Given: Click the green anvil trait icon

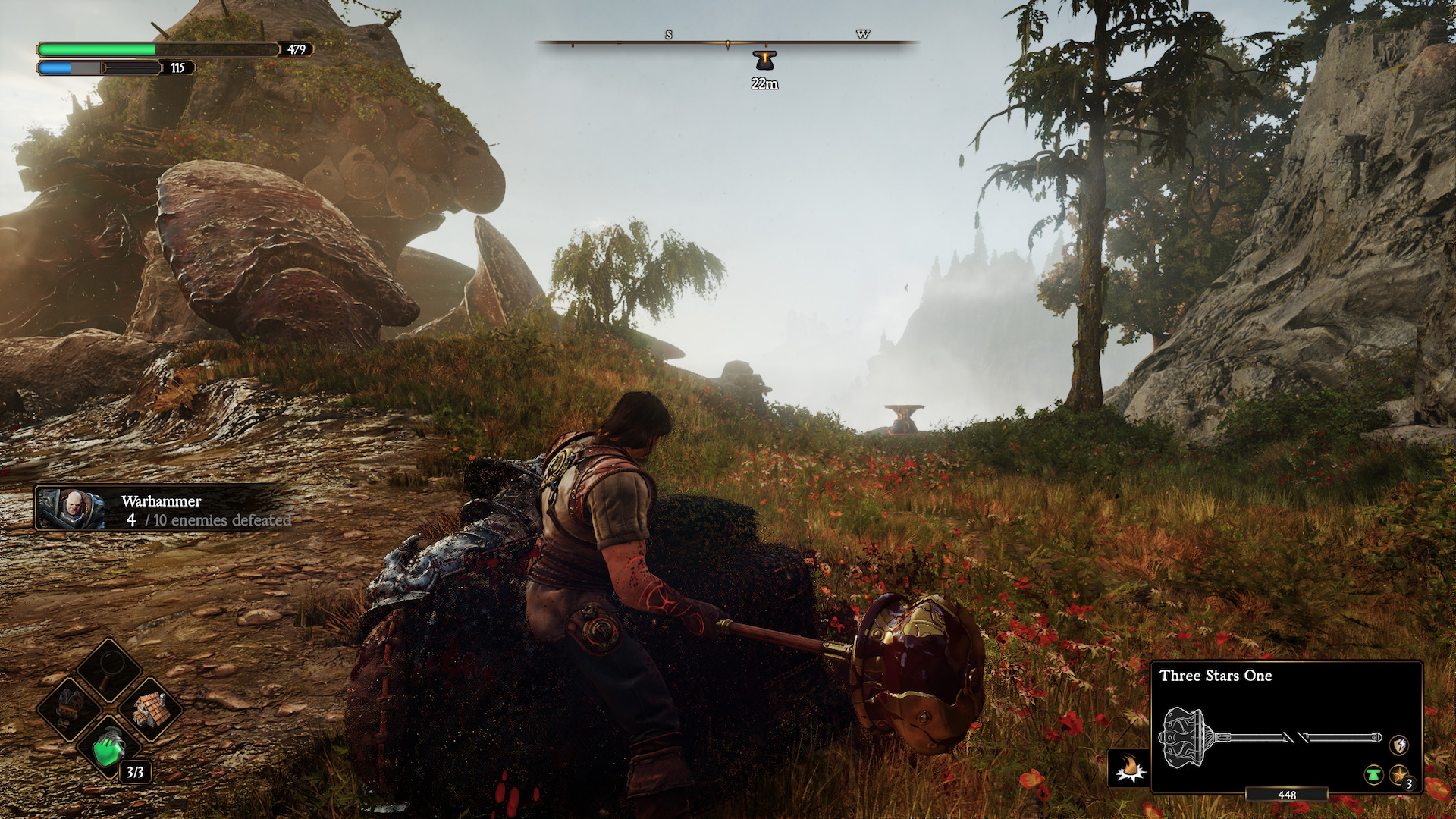Looking at the screenshot, I should click(1373, 775).
